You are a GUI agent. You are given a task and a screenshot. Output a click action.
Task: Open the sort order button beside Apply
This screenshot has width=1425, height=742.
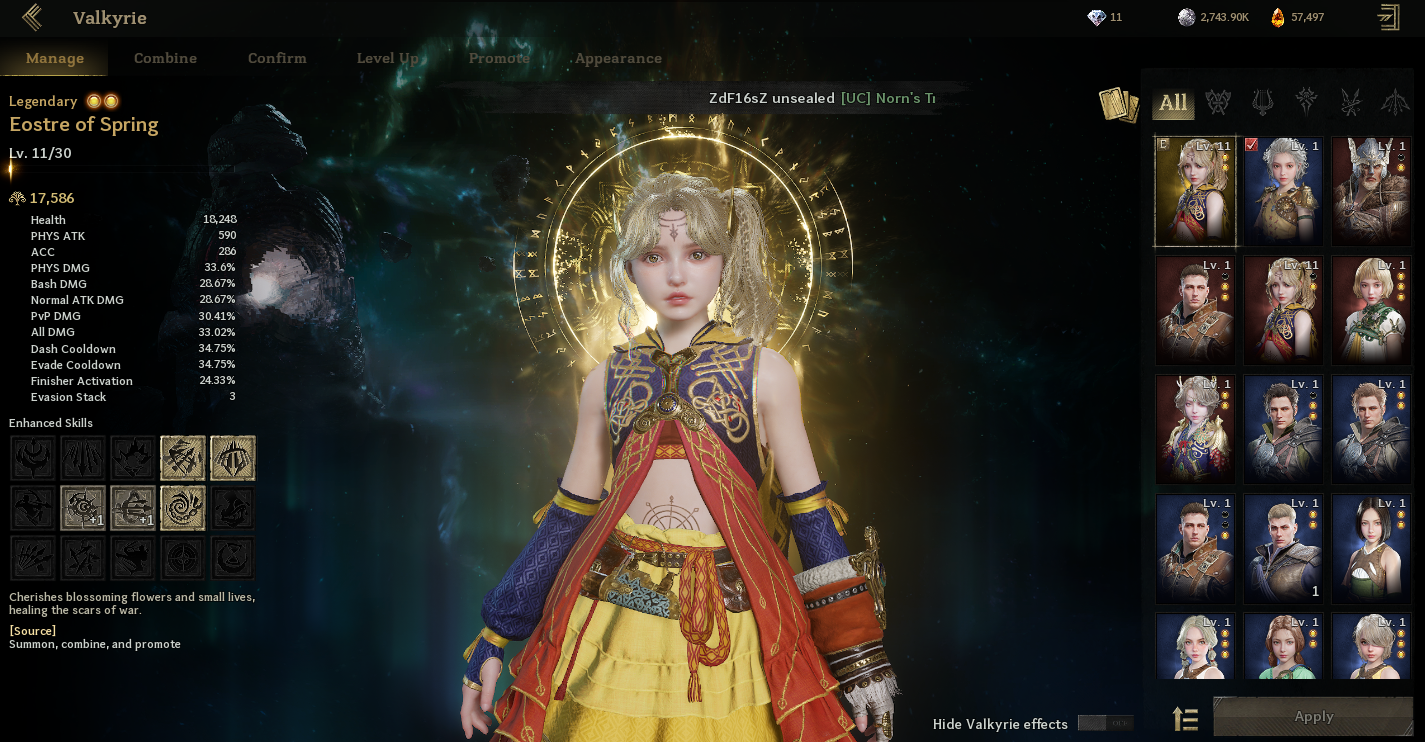(1185, 717)
